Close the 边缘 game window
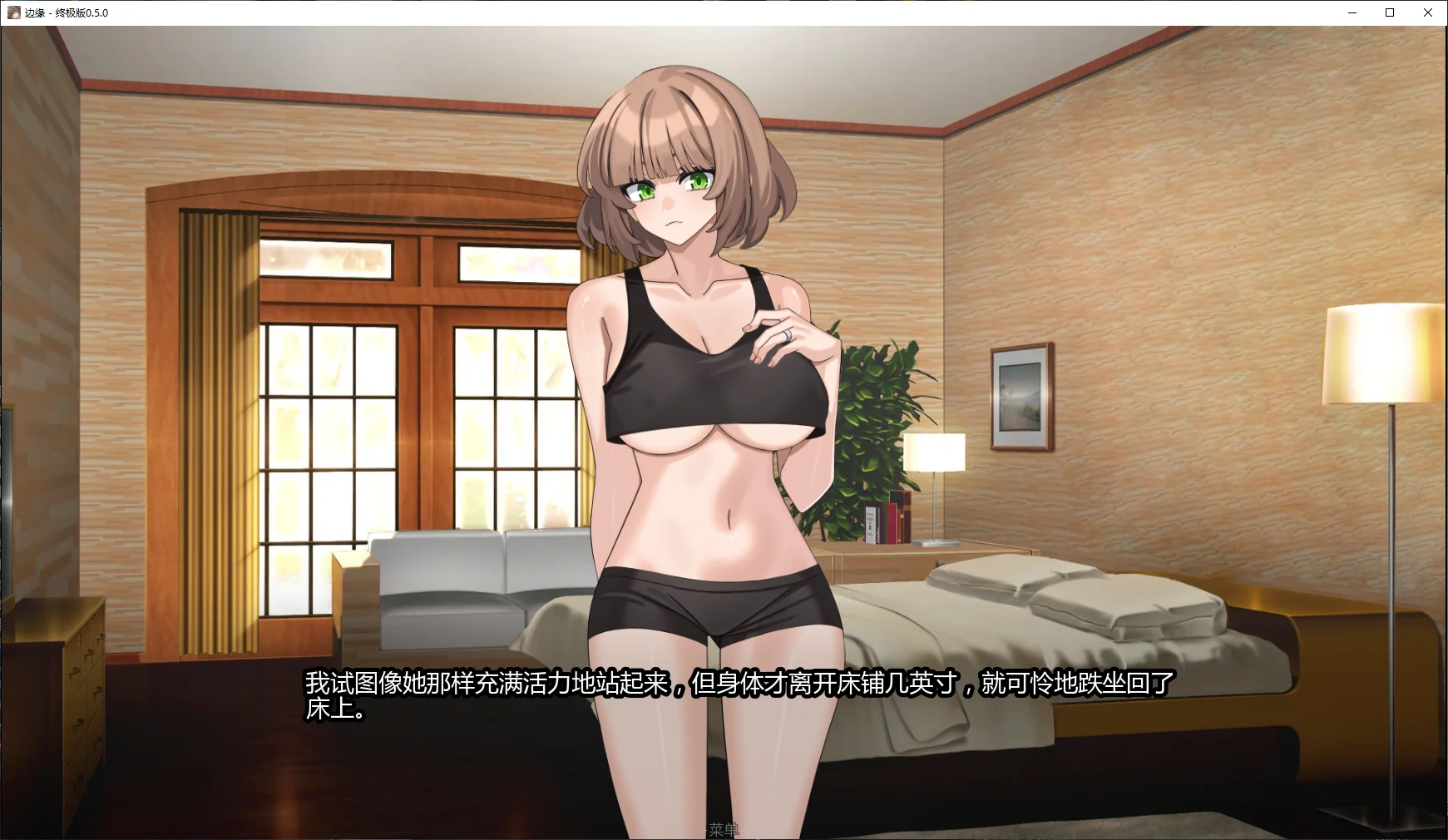 point(1427,12)
